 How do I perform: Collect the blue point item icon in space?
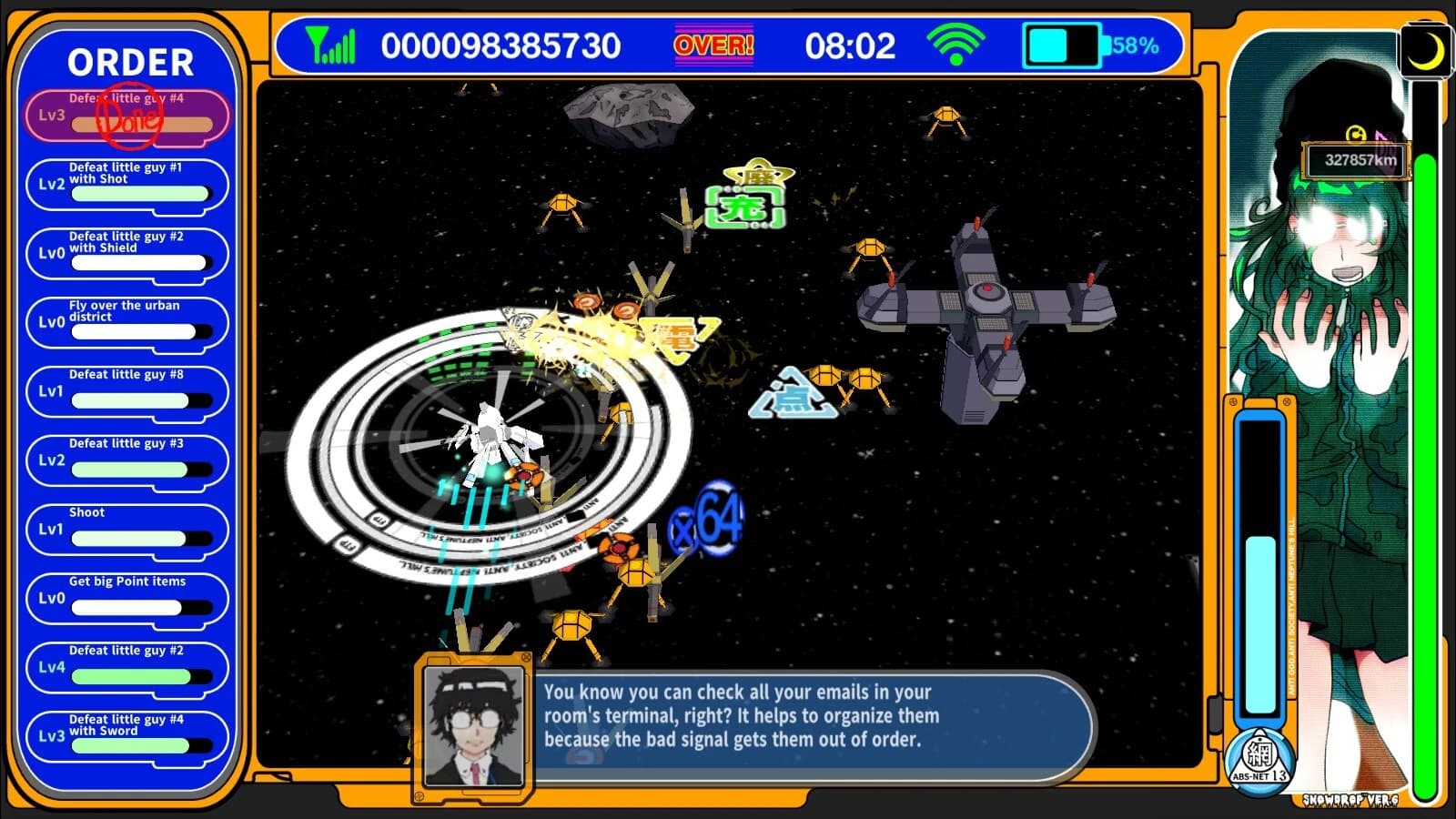point(794,396)
